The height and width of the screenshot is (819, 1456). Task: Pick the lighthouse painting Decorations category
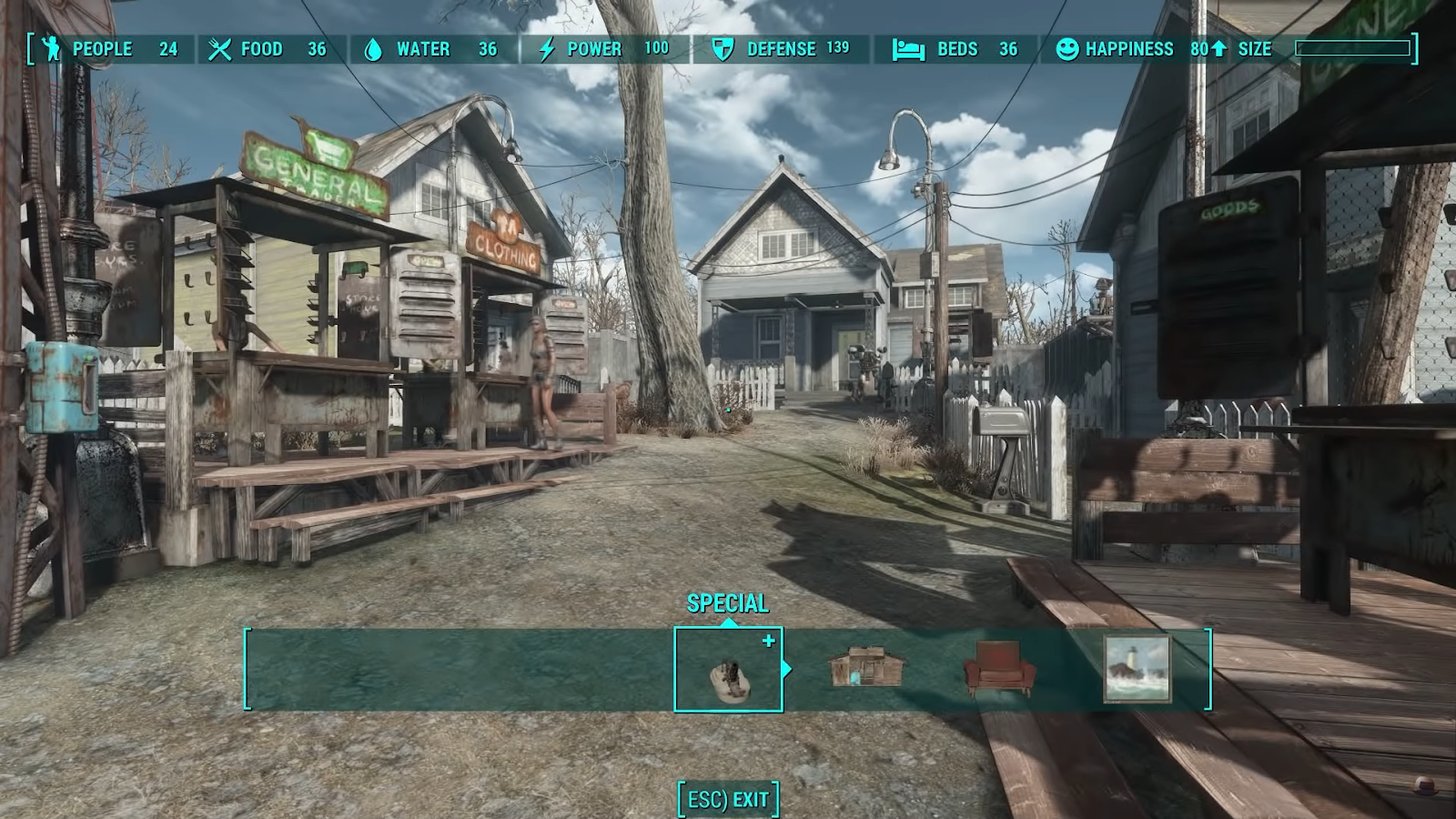point(1137,669)
